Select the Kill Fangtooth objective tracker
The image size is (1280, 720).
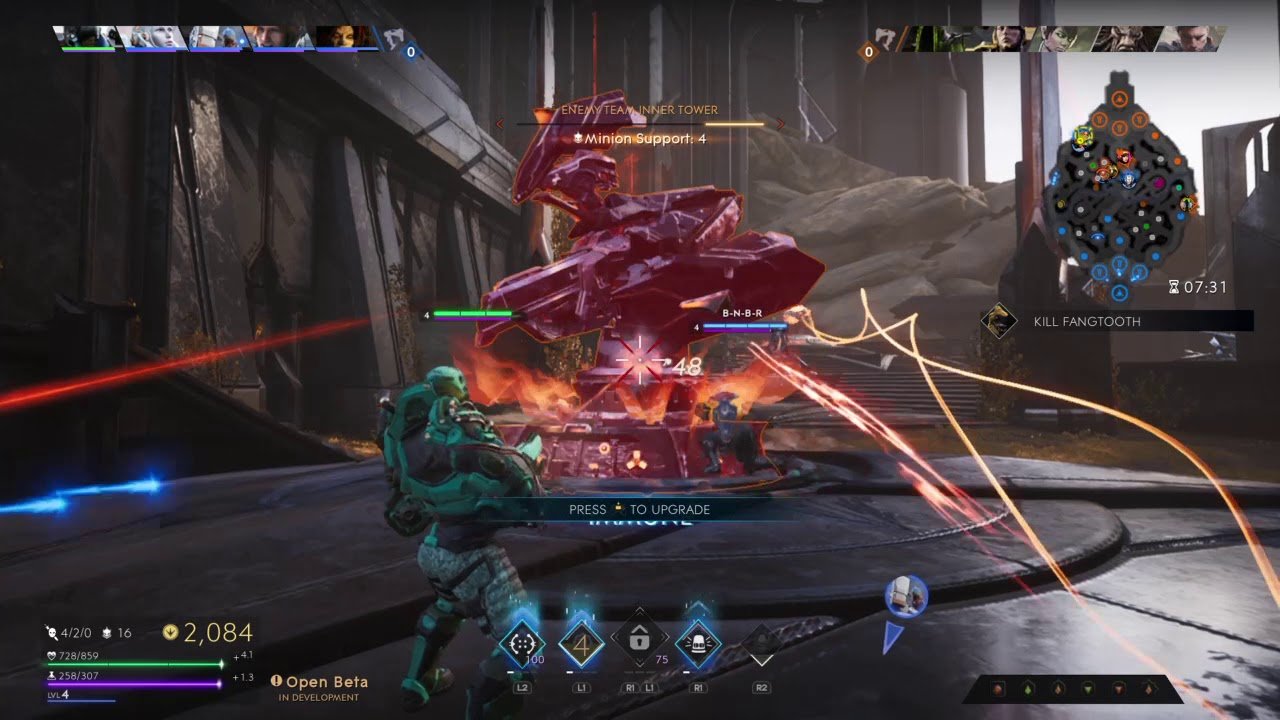pos(1116,321)
